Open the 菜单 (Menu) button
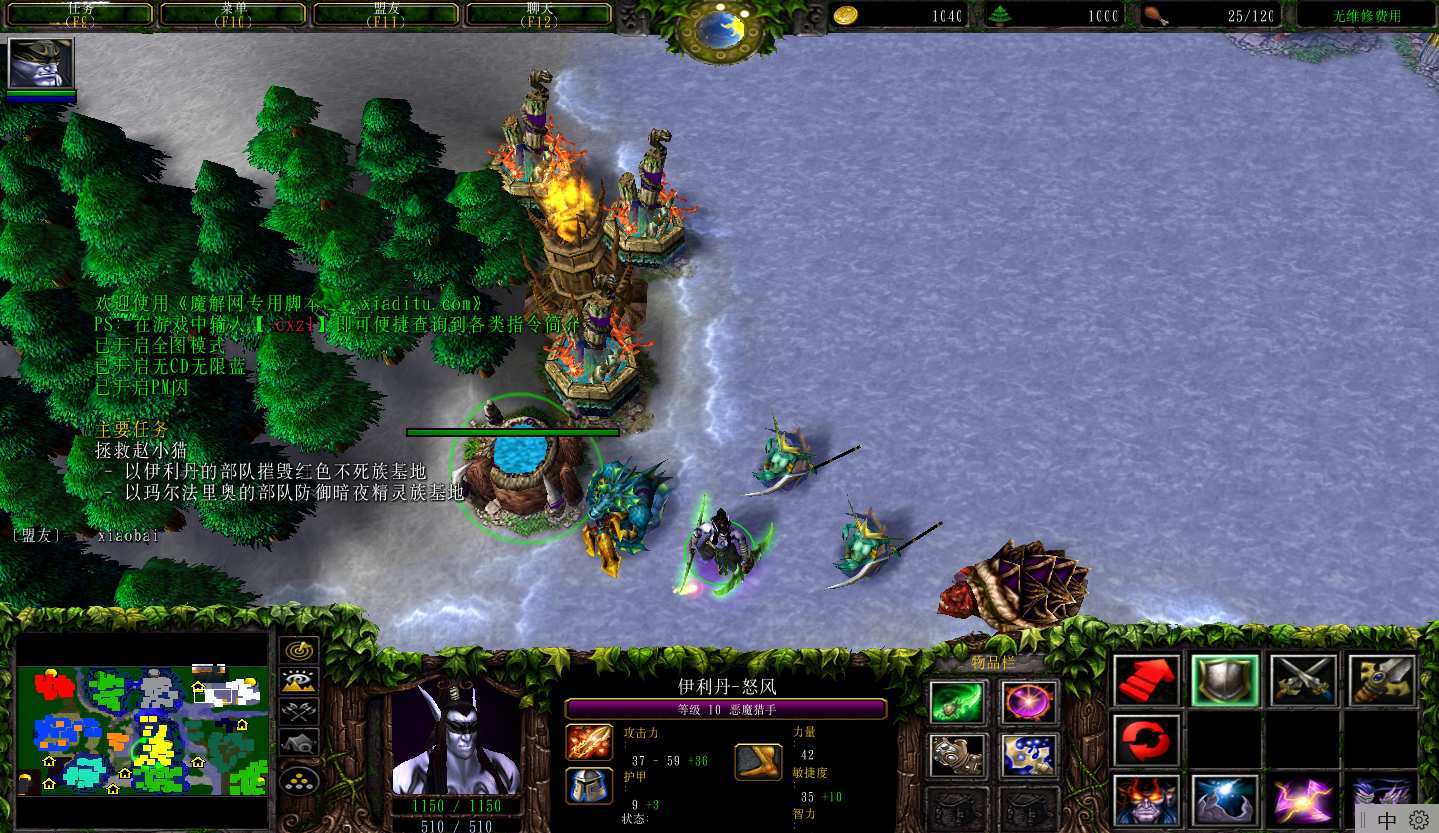Viewport: 1439px width, 833px height. click(234, 14)
